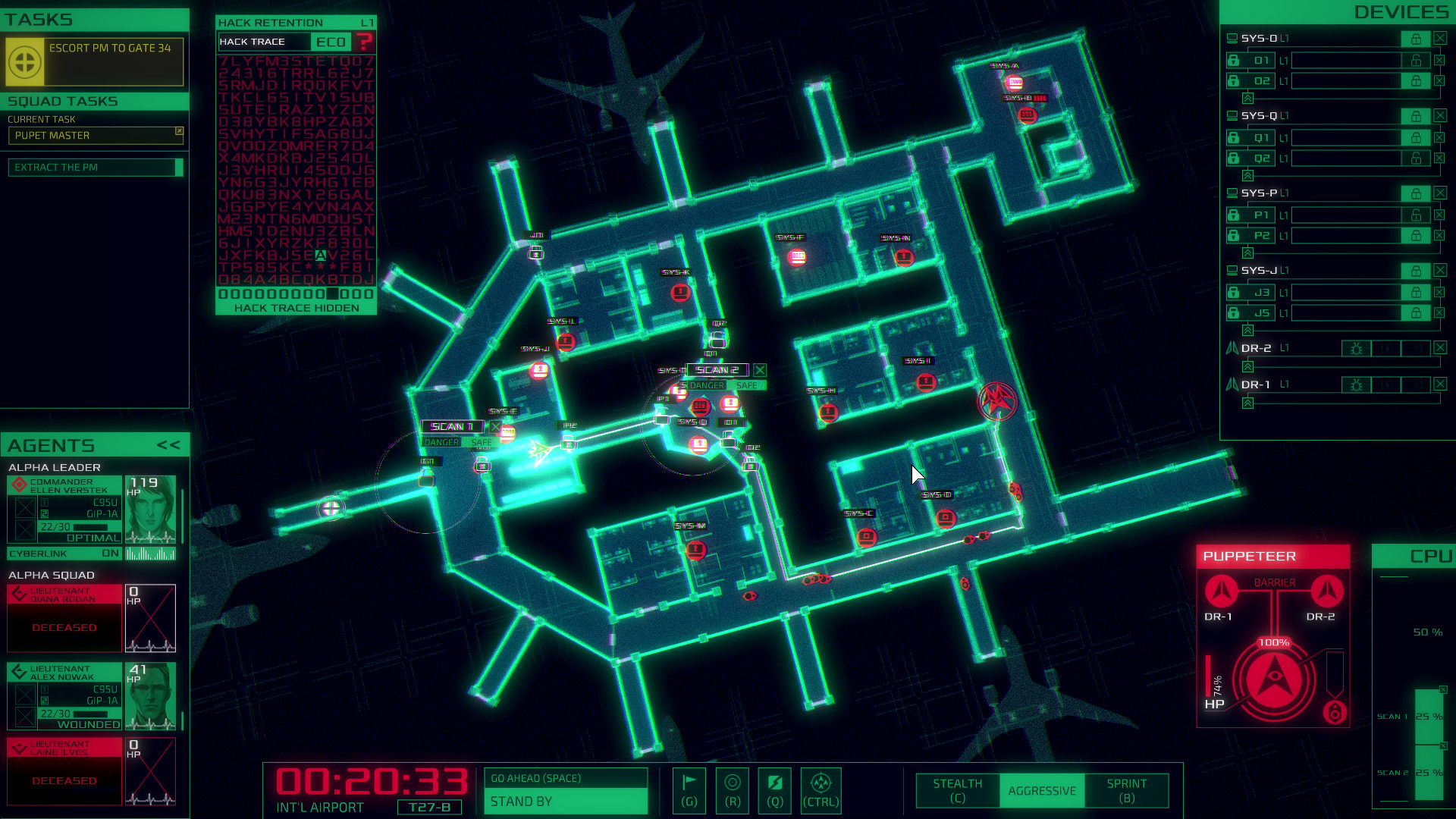Viewport: 1456px width, 819px height.
Task: Unlock the D1 device padlock
Action: [1234, 60]
